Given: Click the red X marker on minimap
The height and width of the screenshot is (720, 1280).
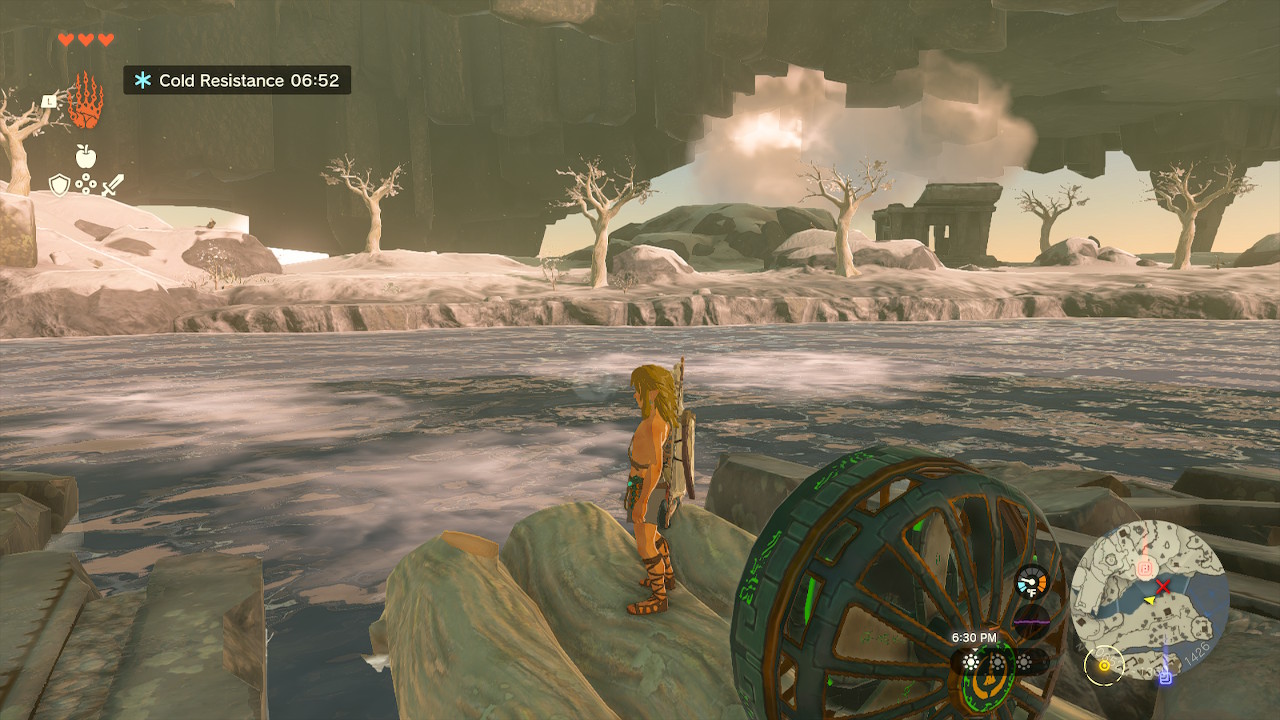Looking at the screenshot, I should click(x=1163, y=587).
